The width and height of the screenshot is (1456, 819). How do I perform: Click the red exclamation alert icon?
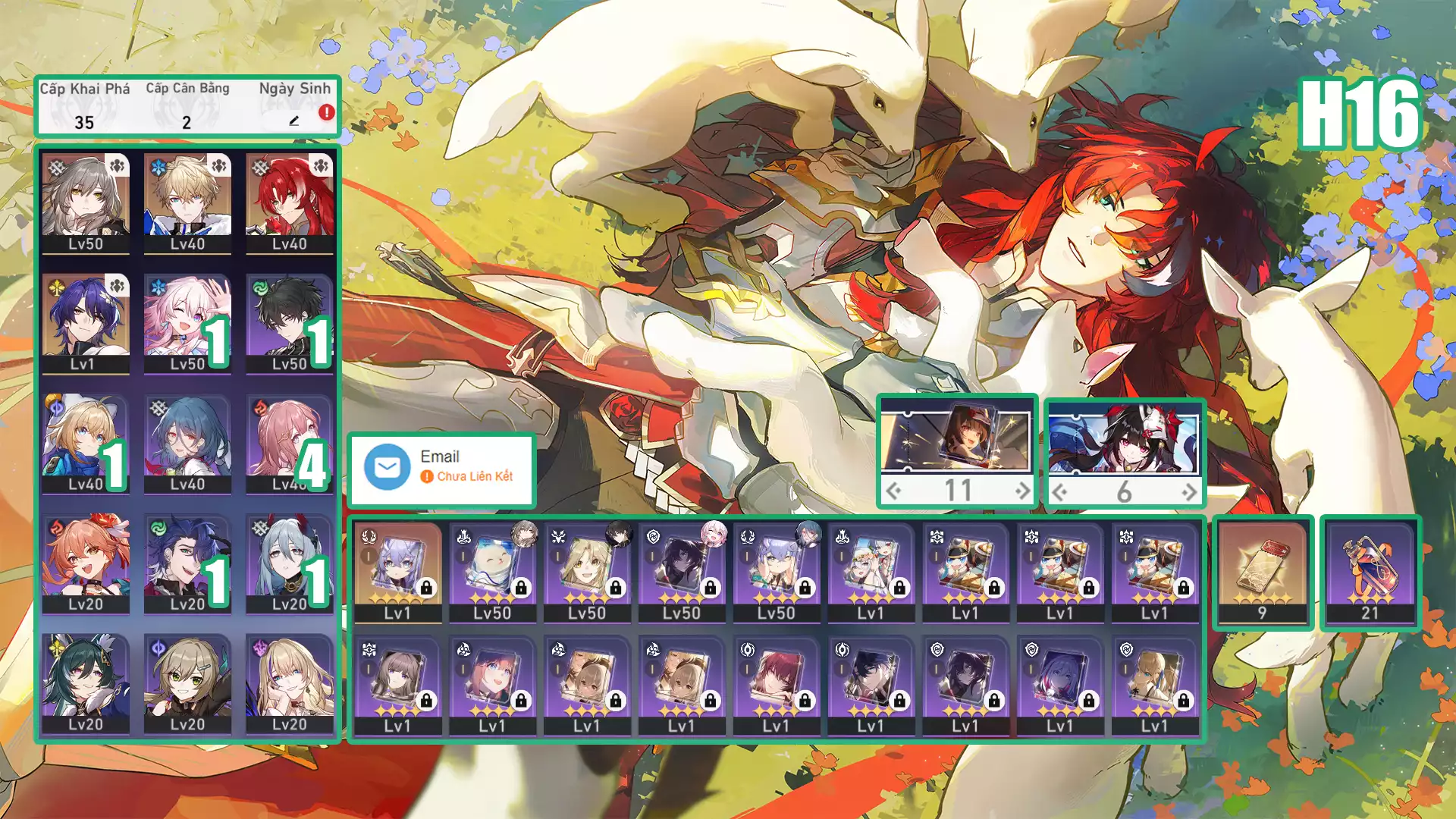326,112
